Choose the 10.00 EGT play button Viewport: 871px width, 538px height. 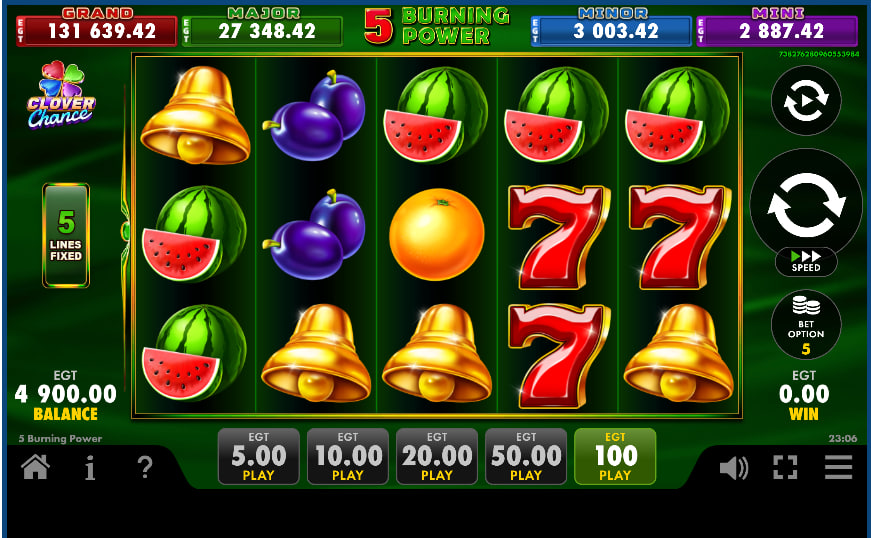(347, 457)
